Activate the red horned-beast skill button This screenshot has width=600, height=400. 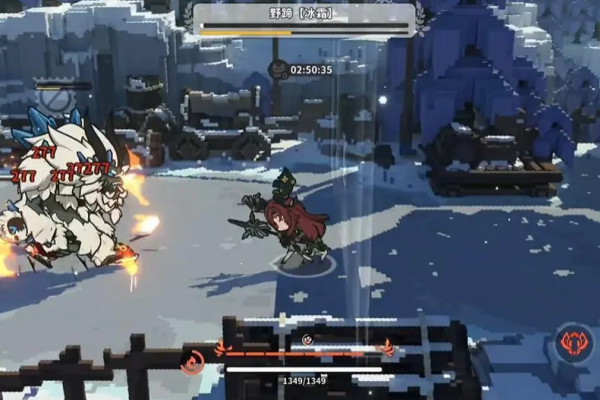(x=574, y=342)
